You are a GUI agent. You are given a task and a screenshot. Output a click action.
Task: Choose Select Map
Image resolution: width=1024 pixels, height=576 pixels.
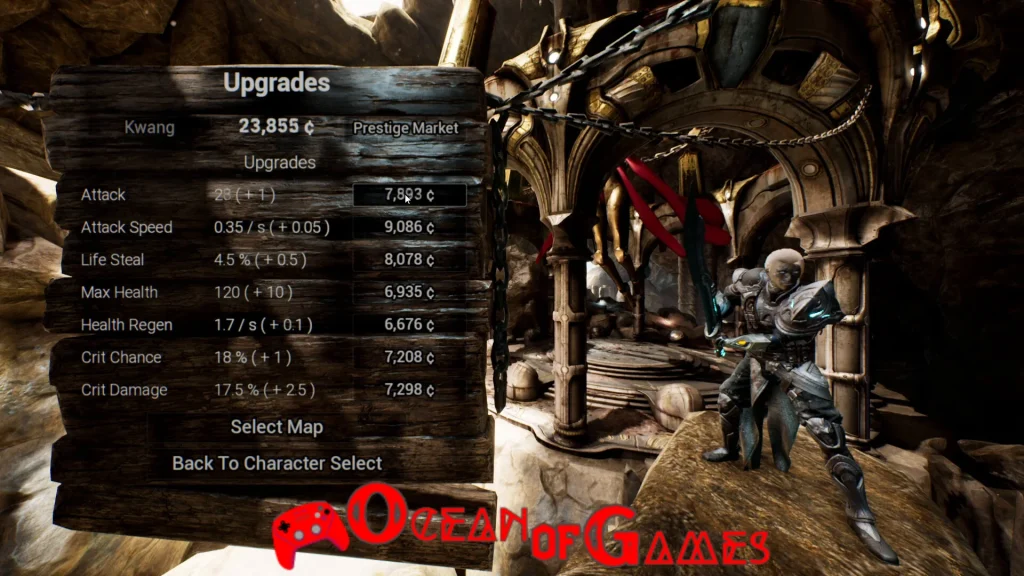point(277,427)
